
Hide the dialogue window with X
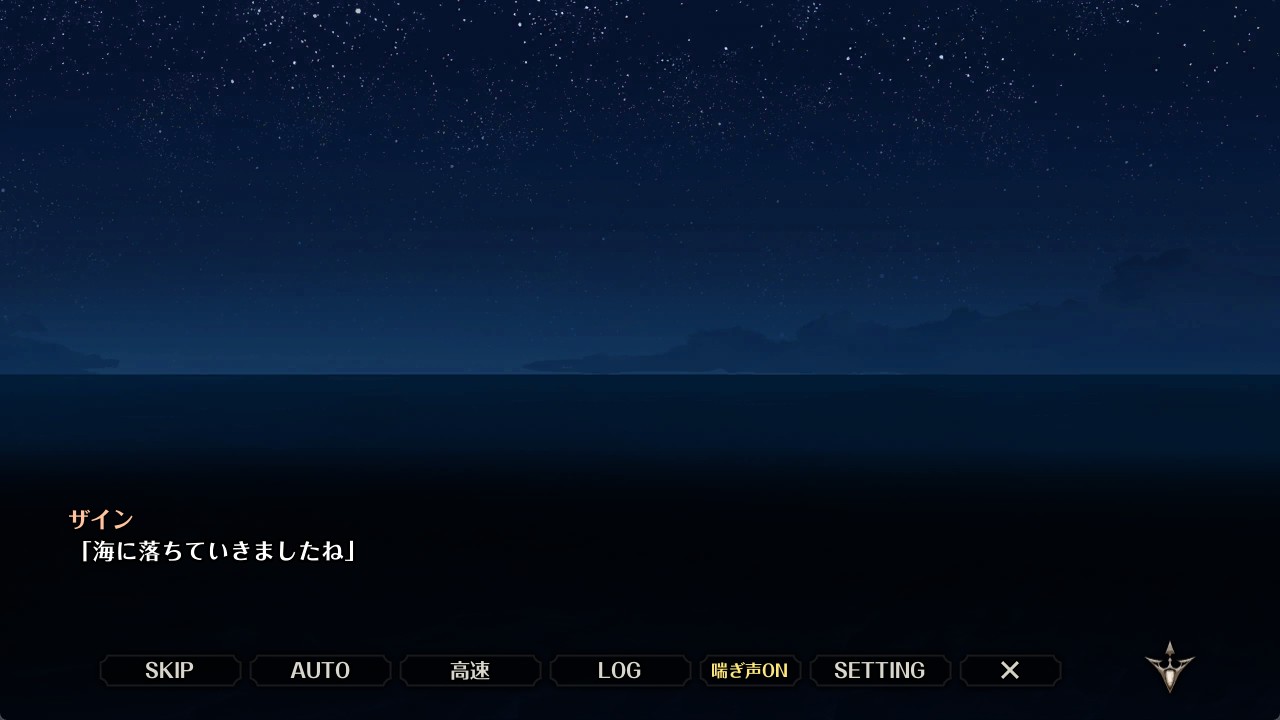[x=1010, y=670]
